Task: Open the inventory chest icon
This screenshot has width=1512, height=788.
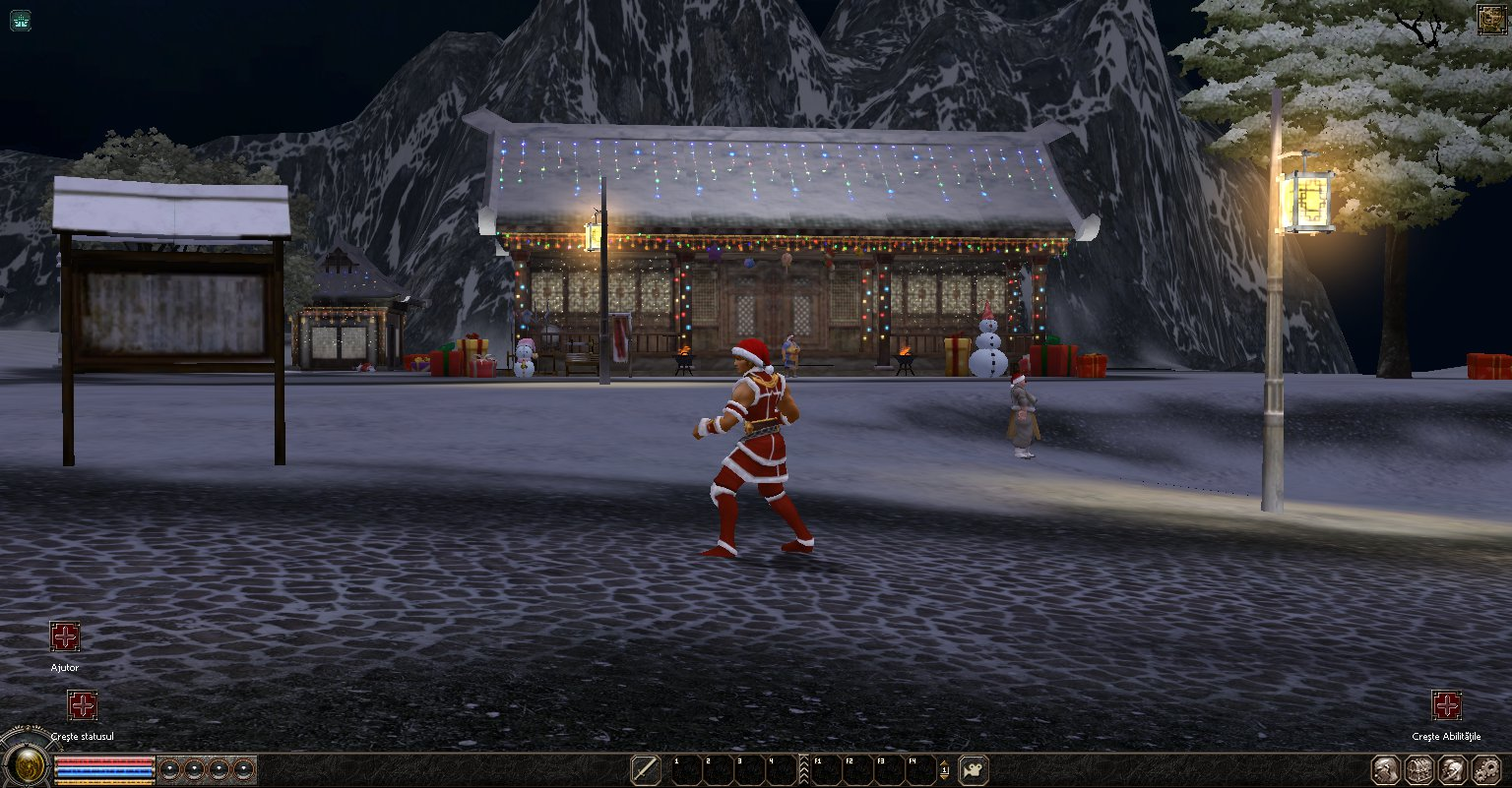Action: [x=1420, y=769]
